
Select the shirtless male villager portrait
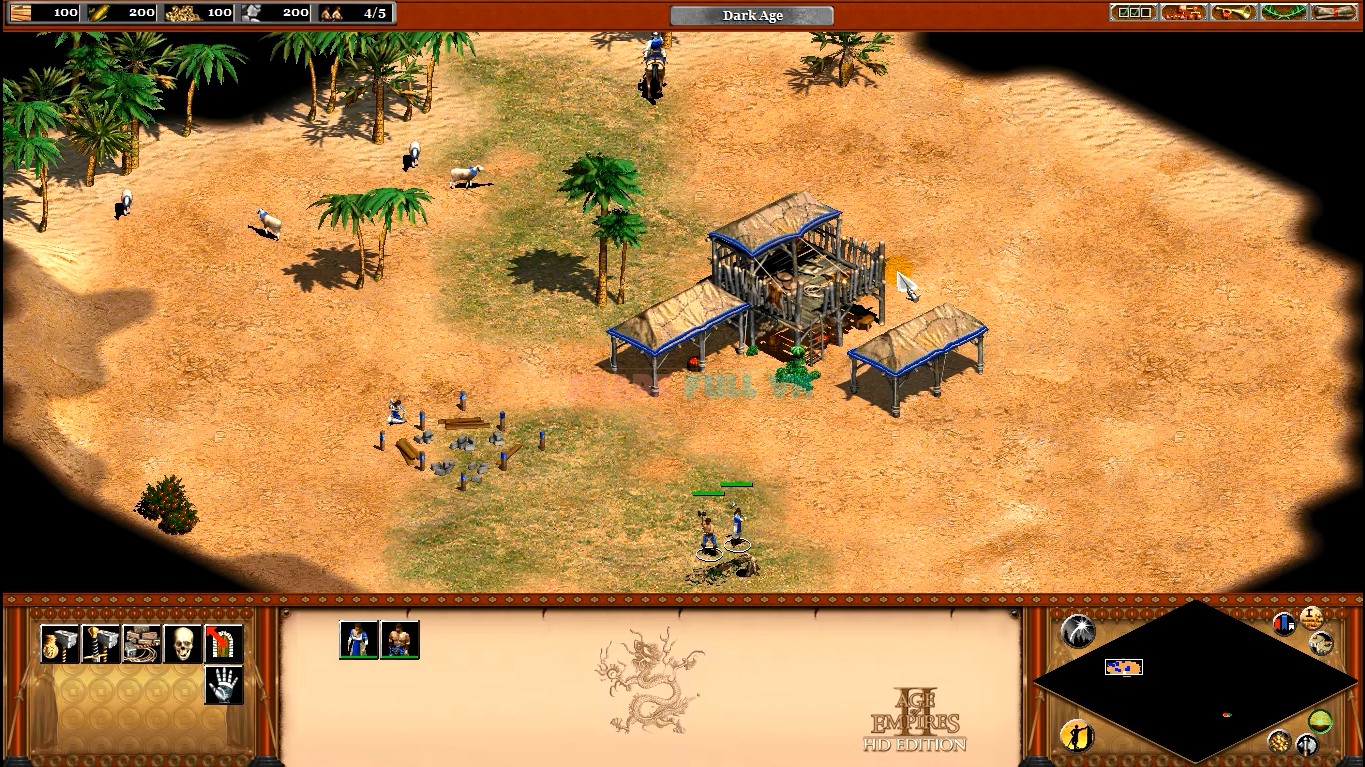pyautogui.click(x=400, y=640)
